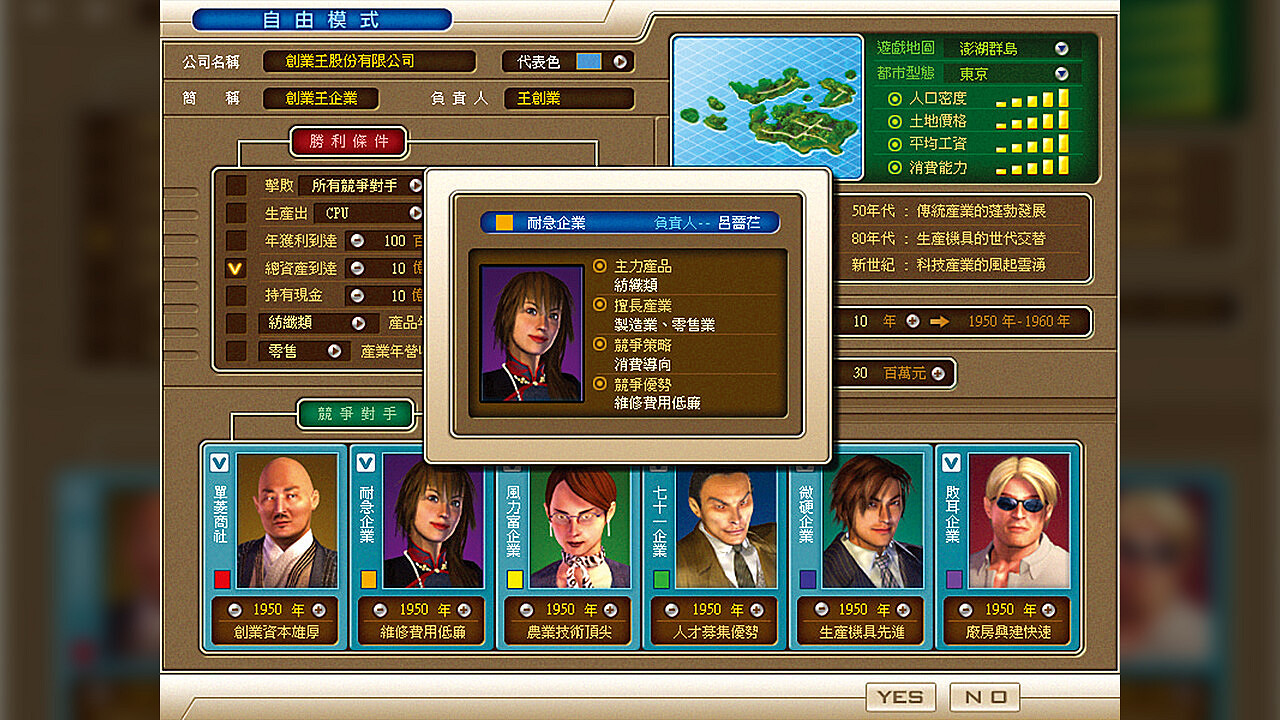1280x720 pixels.
Task: Open the 都市型態 dropdown showing 東京
Action: tap(1062, 73)
